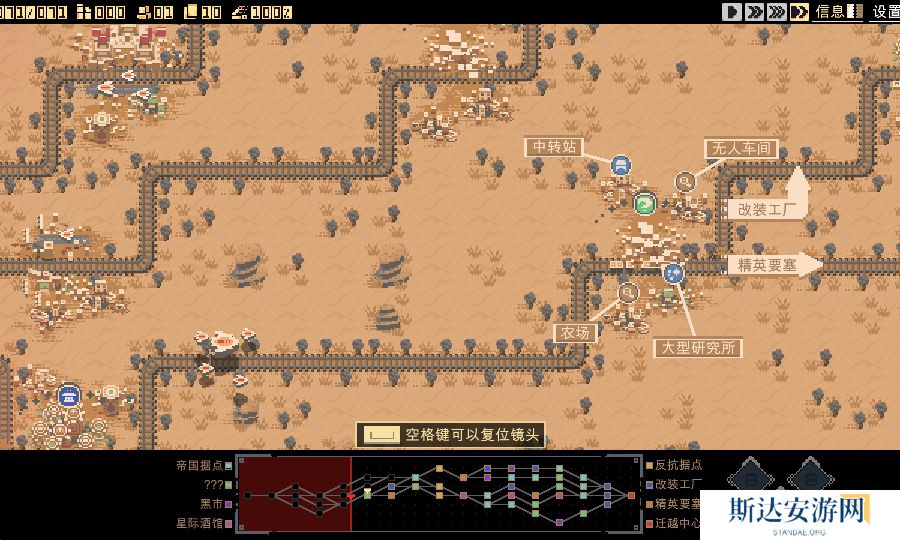
Task: Select the 无人车间 magnifier marker
Action: click(685, 181)
